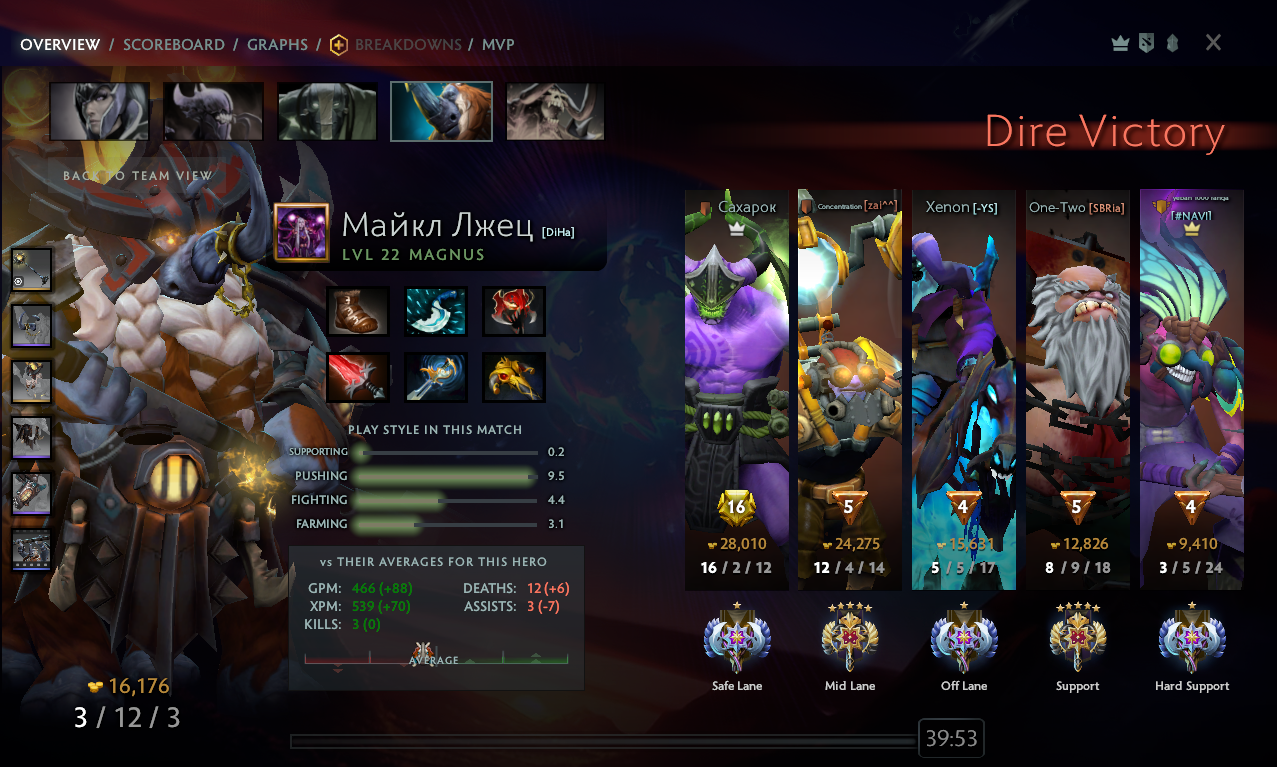Choose the selected Magnus hero portrait
Screen dimensions: 1277x767
[441, 111]
